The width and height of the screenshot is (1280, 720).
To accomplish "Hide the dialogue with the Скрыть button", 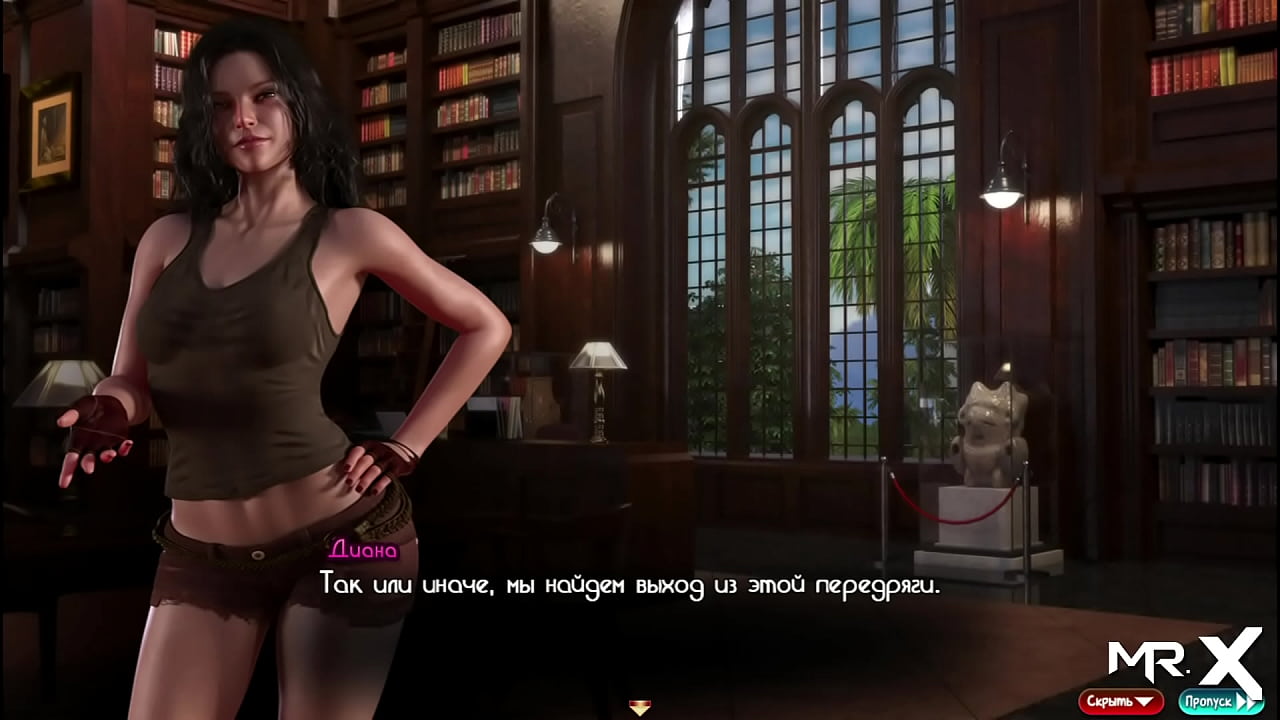I will click(1120, 701).
